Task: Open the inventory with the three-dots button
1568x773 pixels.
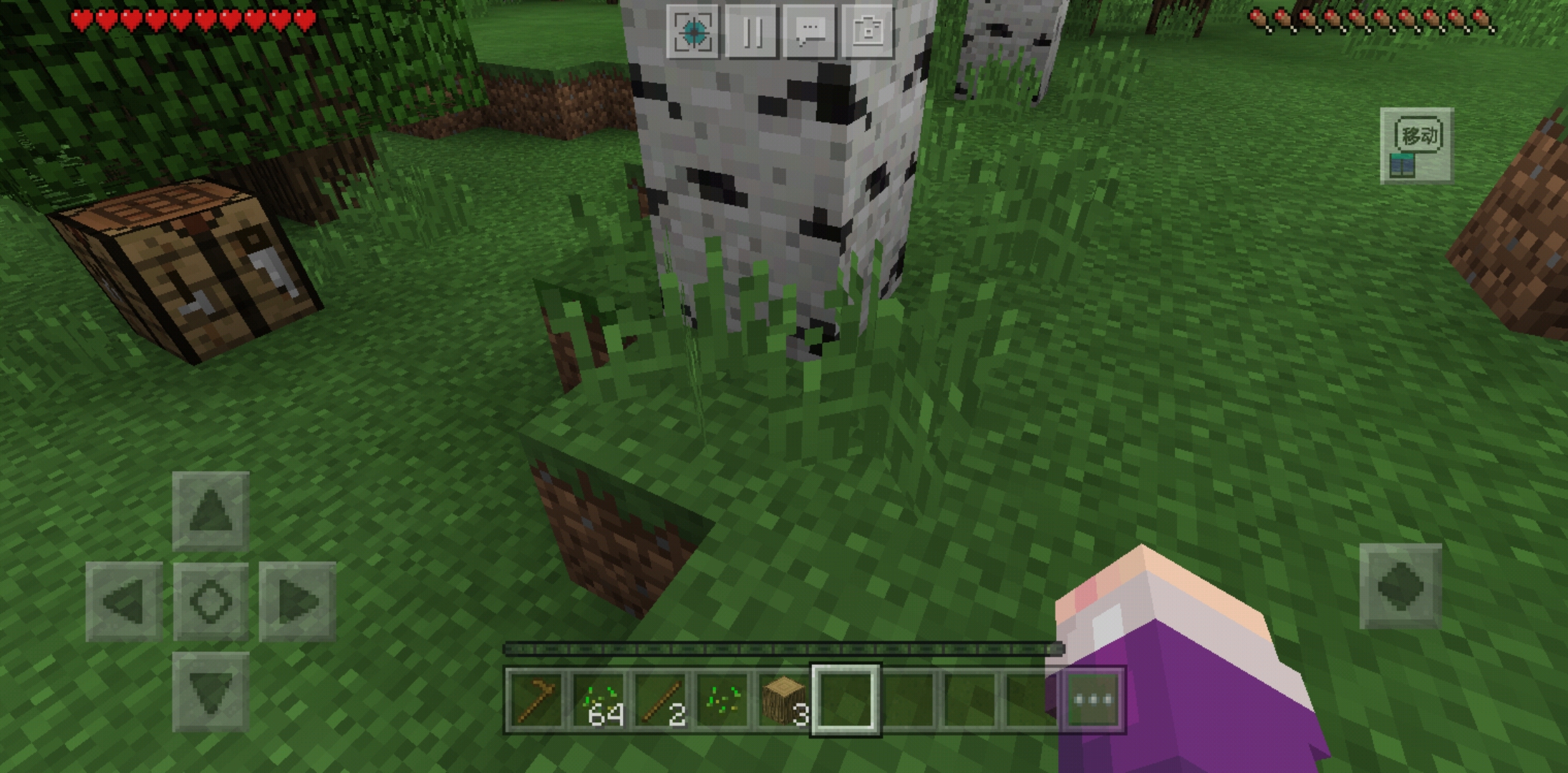Action: 1093,699
